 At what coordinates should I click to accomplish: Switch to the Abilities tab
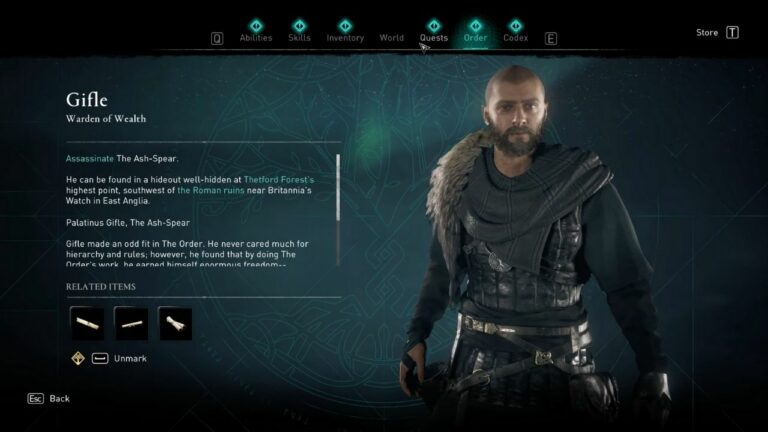[256, 38]
